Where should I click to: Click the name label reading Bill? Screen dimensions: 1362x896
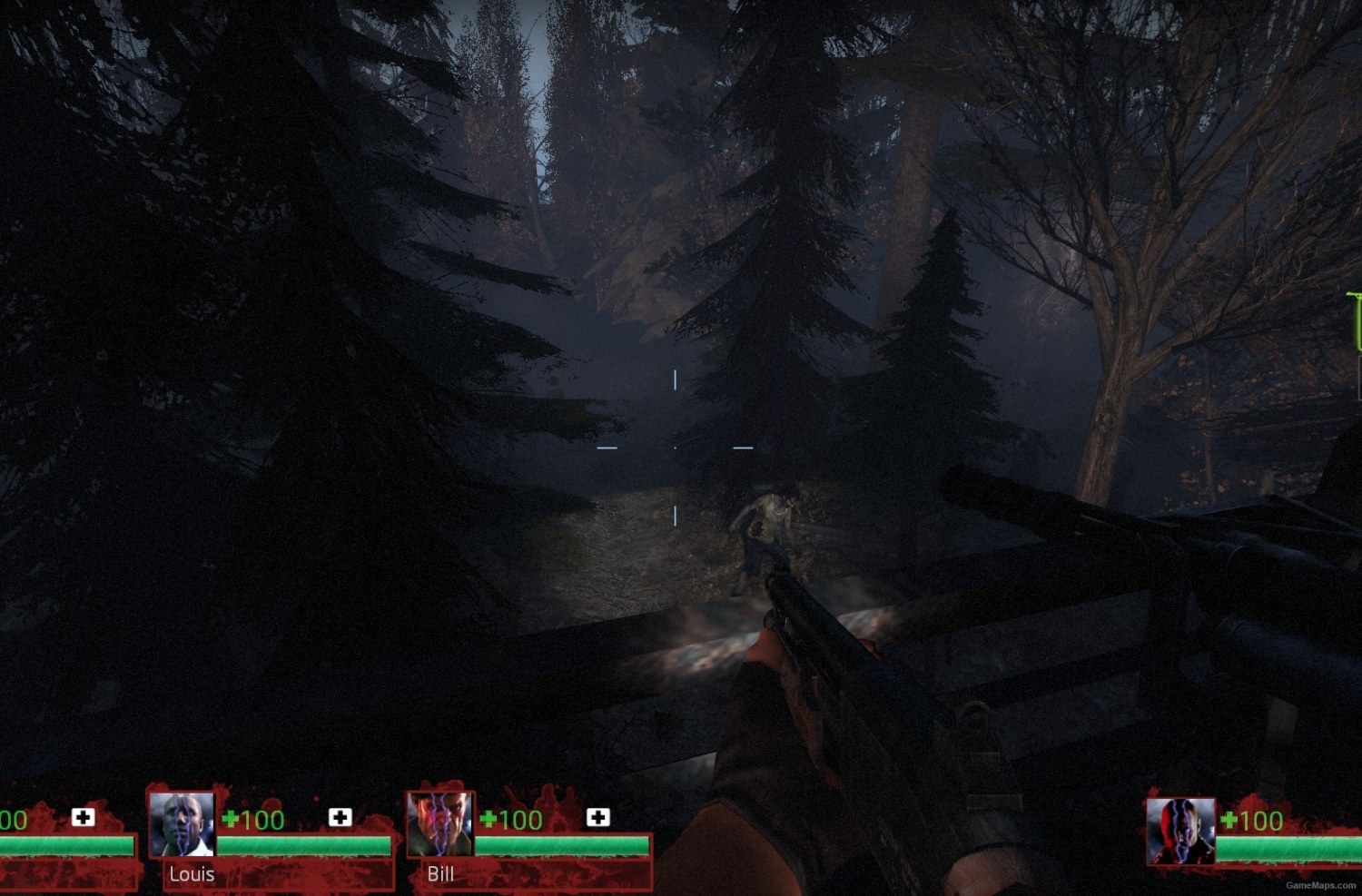tap(441, 874)
